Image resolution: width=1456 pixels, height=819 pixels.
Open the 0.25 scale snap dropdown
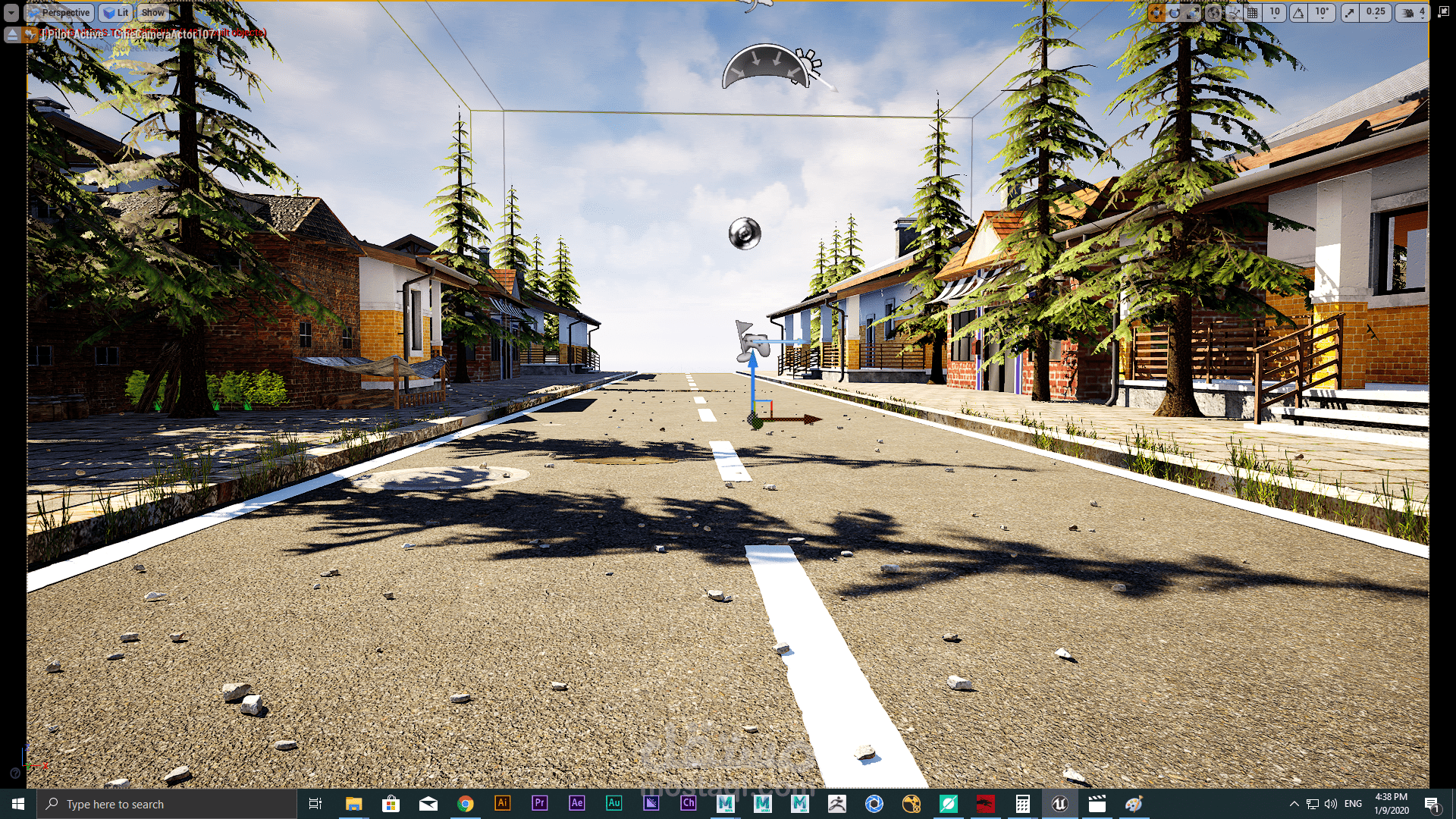pyautogui.click(x=1376, y=13)
